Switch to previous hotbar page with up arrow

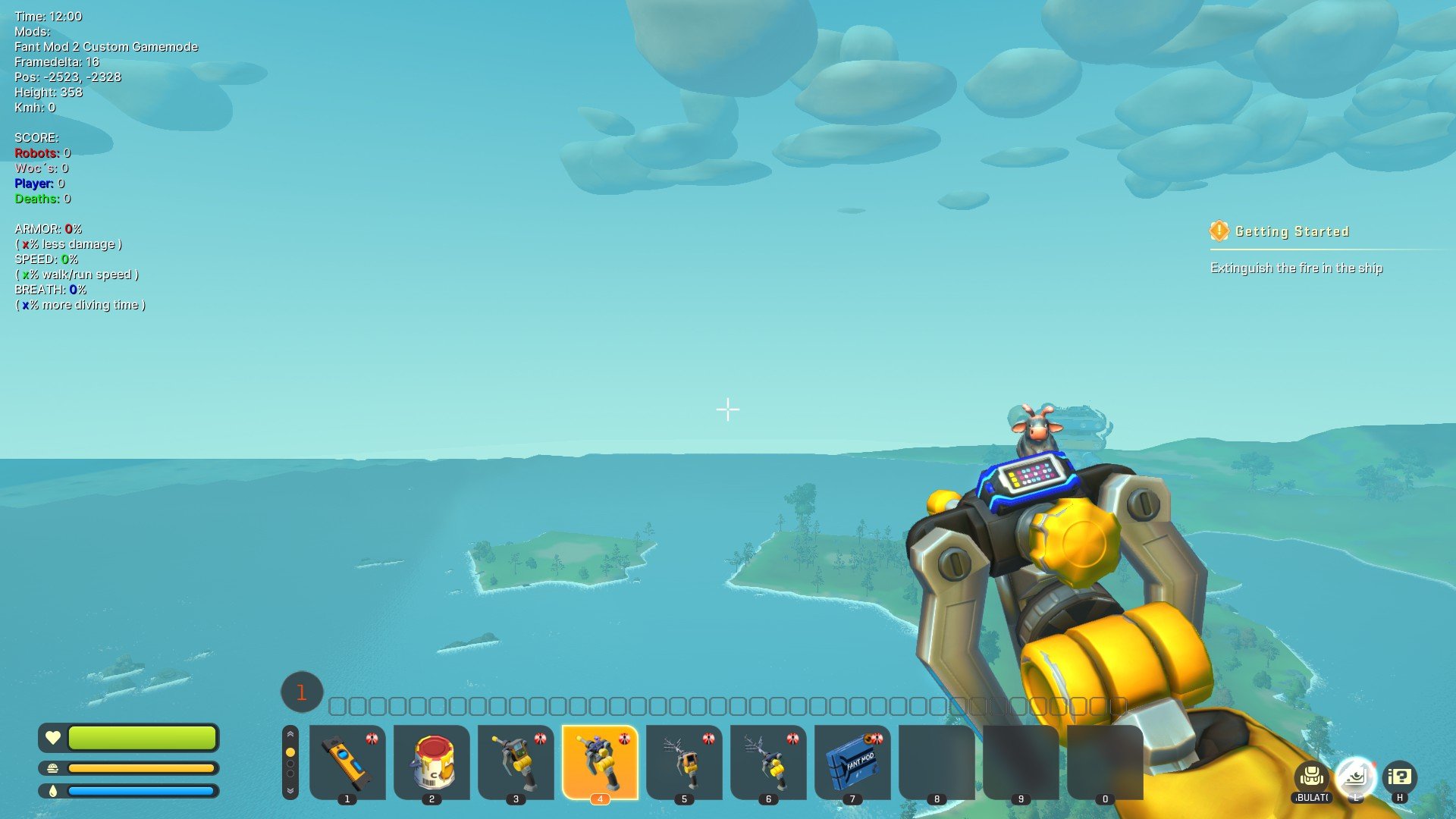click(x=290, y=734)
